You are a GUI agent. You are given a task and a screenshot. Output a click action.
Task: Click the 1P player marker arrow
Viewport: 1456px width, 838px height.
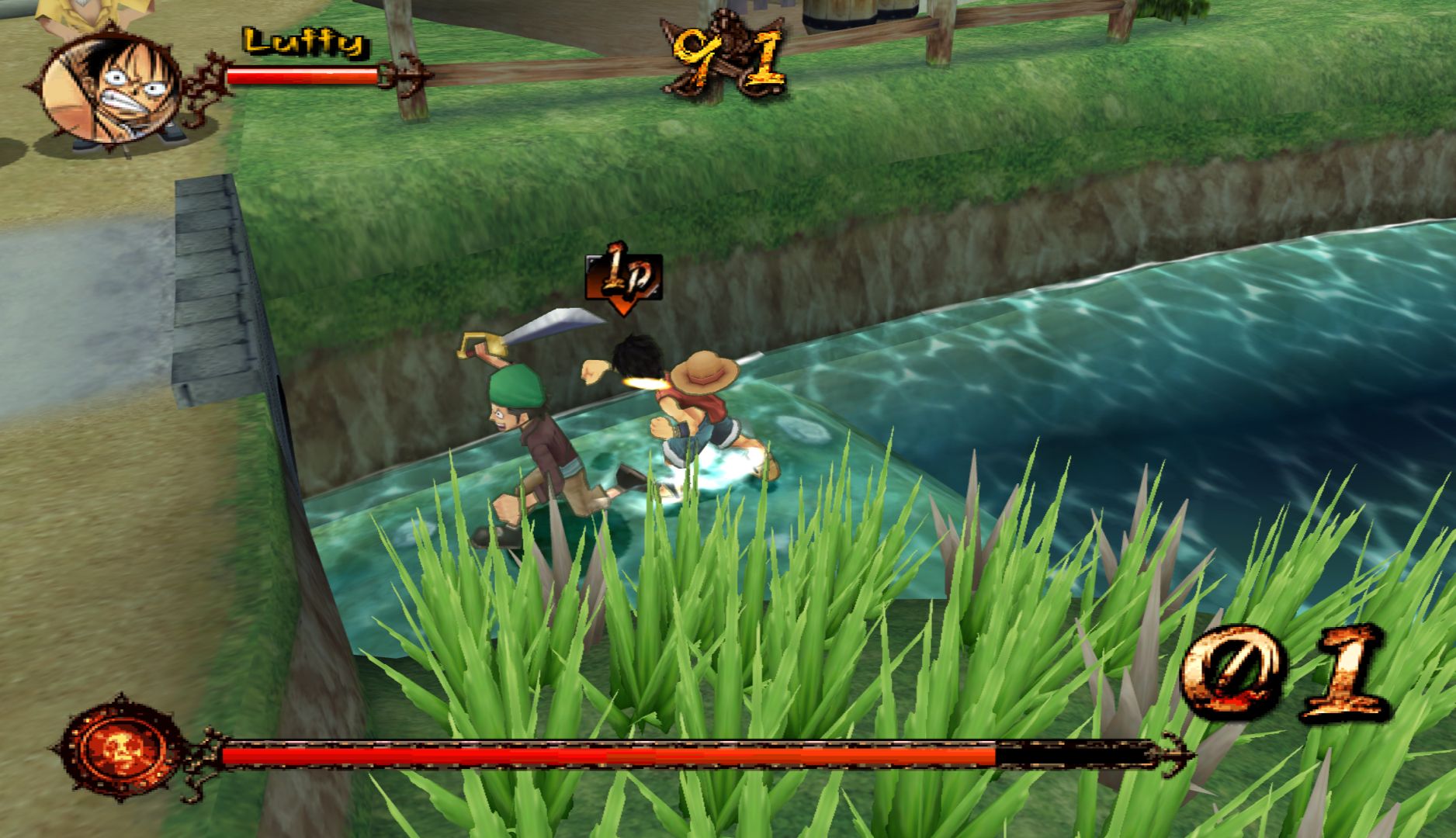pyautogui.click(x=622, y=279)
